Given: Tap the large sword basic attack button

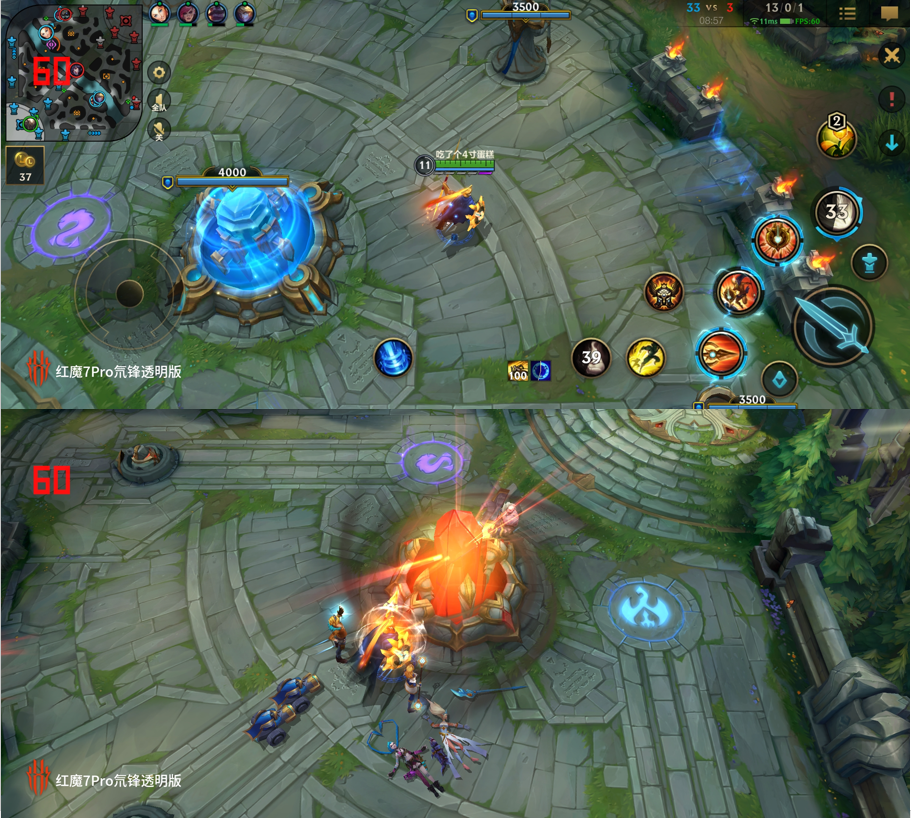Looking at the screenshot, I should pyautogui.click(x=834, y=327).
